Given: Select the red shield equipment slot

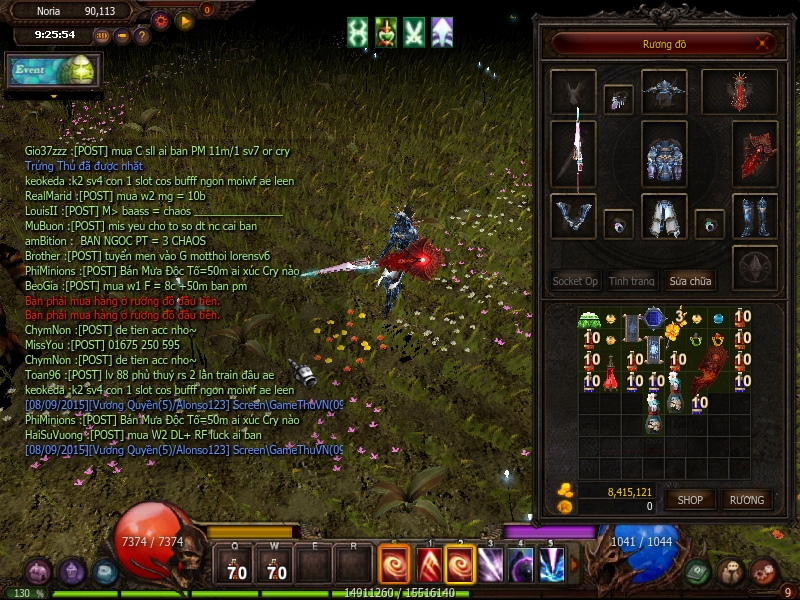Looking at the screenshot, I should point(755,155).
